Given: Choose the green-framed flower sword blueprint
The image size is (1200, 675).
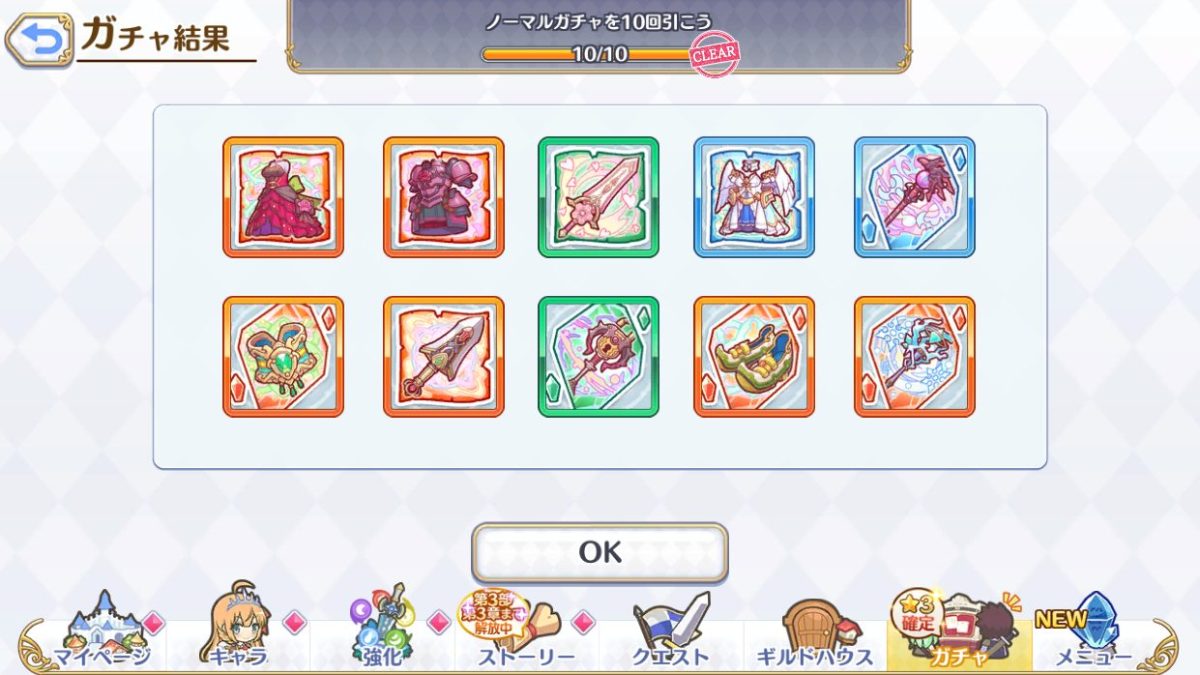Looking at the screenshot, I should (x=599, y=197).
